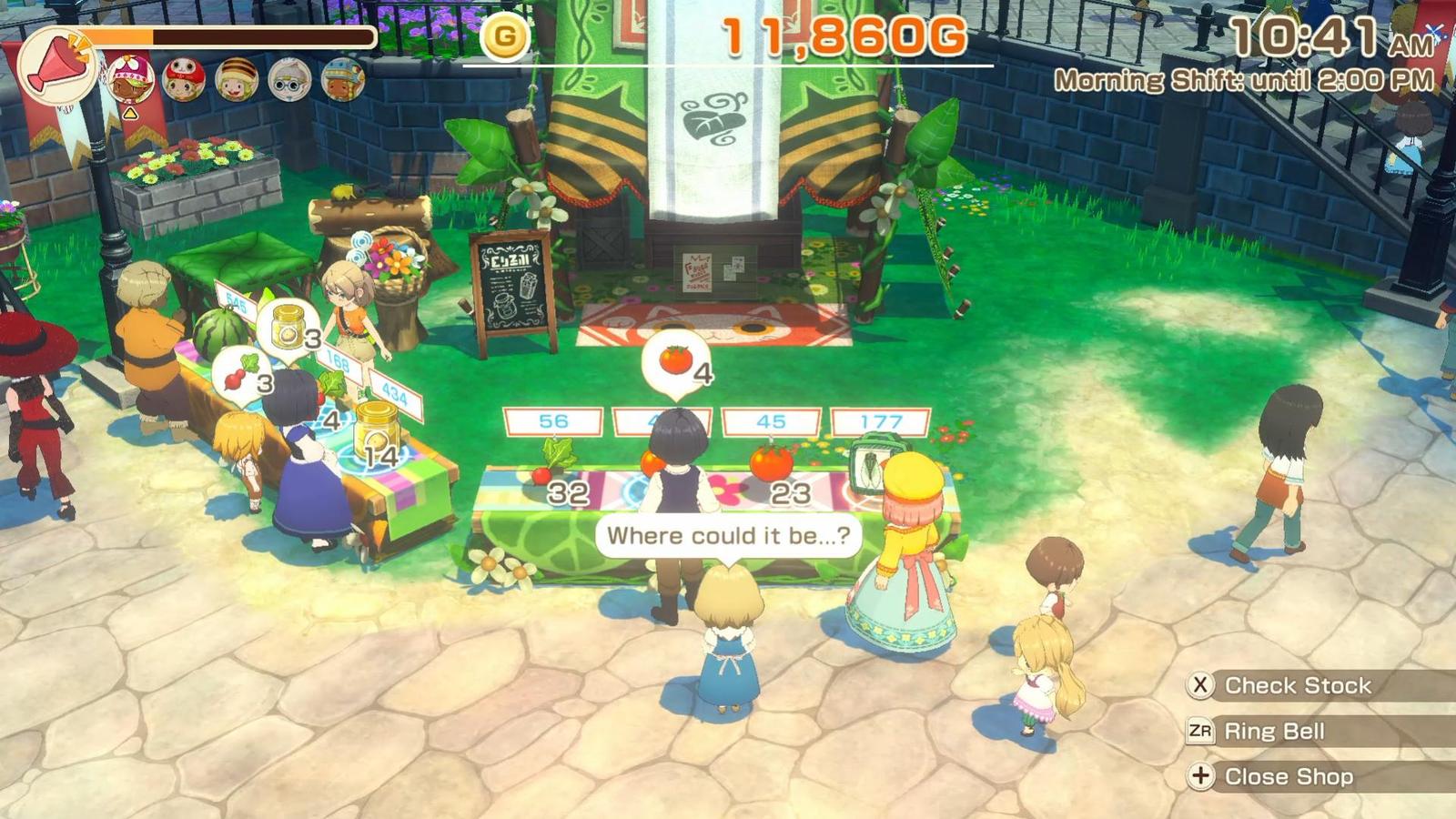
Task: Expand the 'Where could it be...?' dialogue bubble
Action: pos(733,535)
